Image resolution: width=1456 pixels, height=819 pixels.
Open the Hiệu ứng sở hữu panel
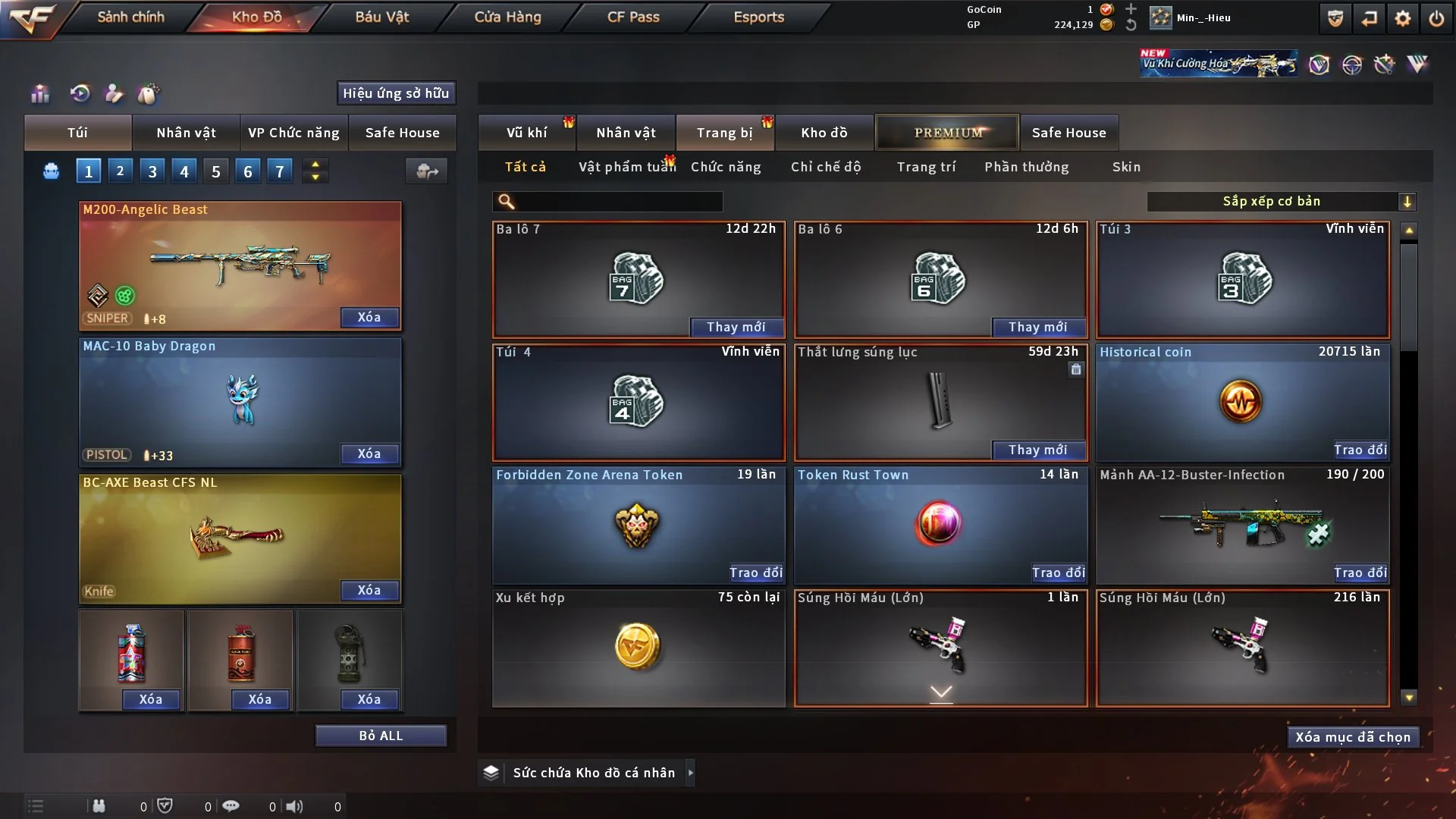pyautogui.click(x=396, y=93)
